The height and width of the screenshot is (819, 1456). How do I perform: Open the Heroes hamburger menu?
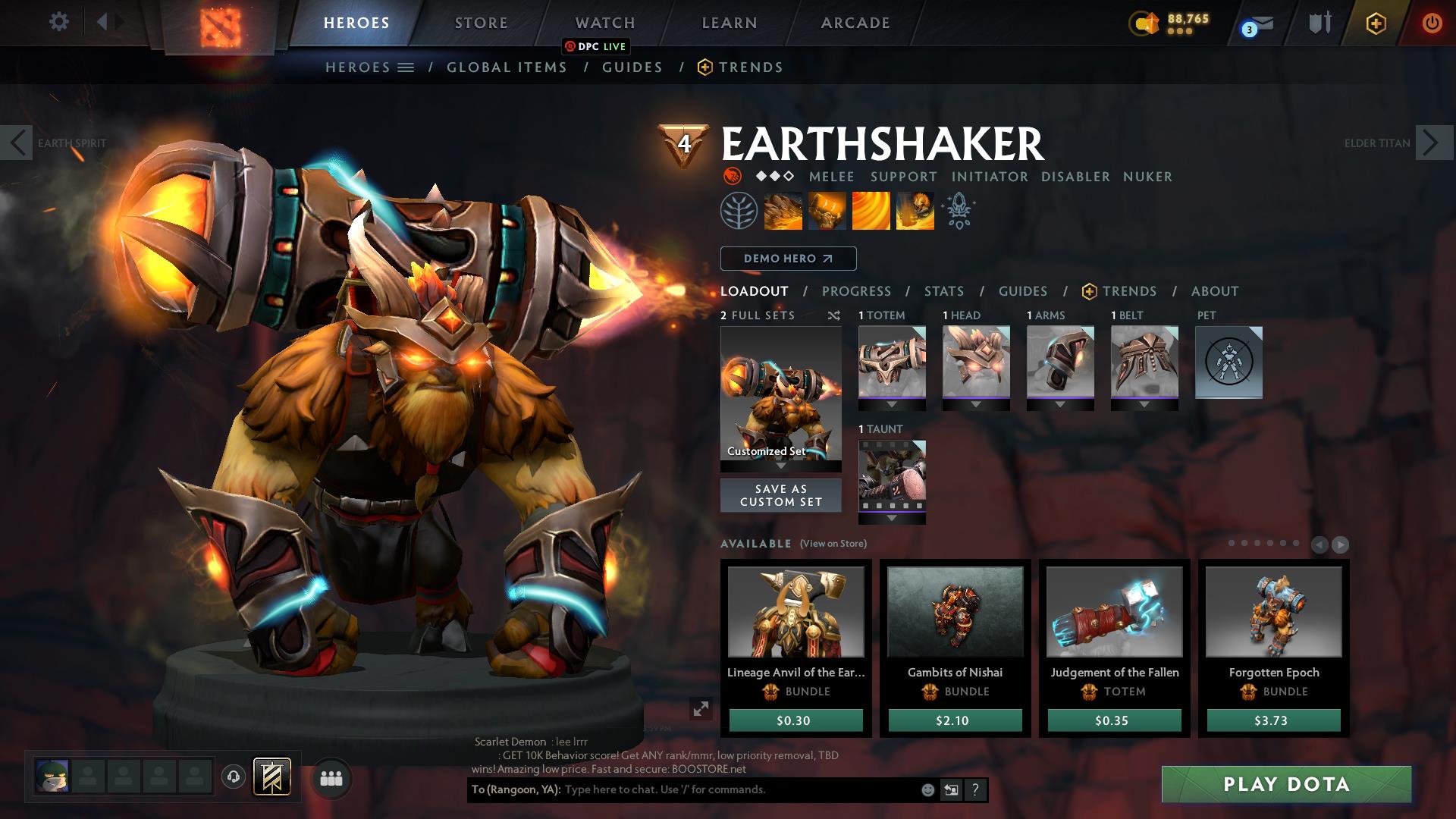pyautogui.click(x=406, y=67)
